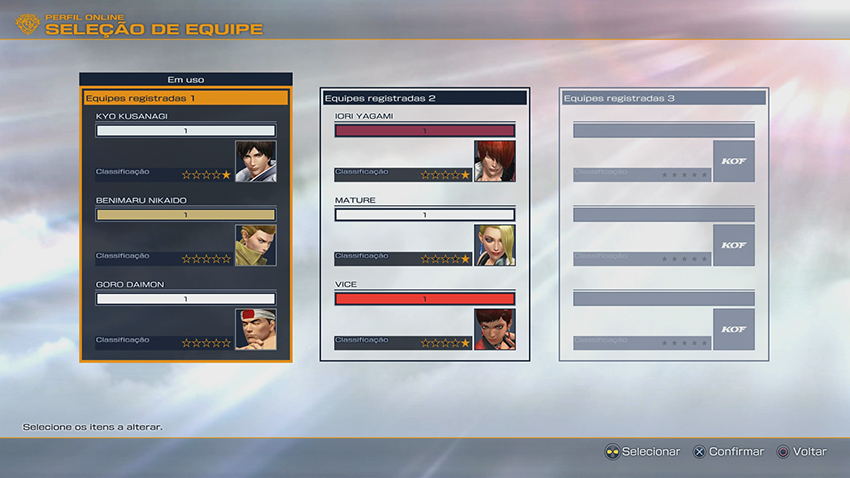Viewport: 850px width, 478px height.
Task: Select the Equipes registradas 1 panel header
Action: 186,98
